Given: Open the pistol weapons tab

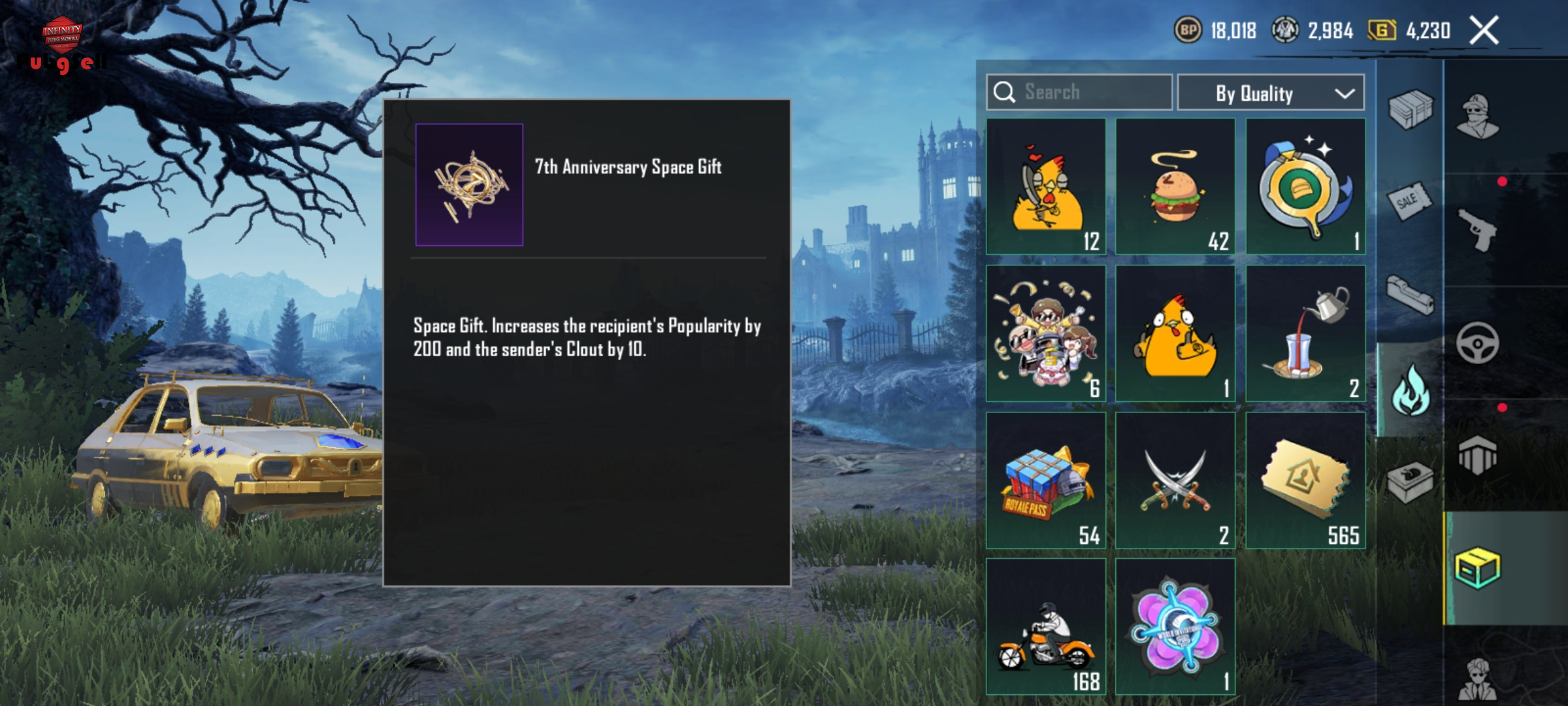Looking at the screenshot, I should 1478,230.
